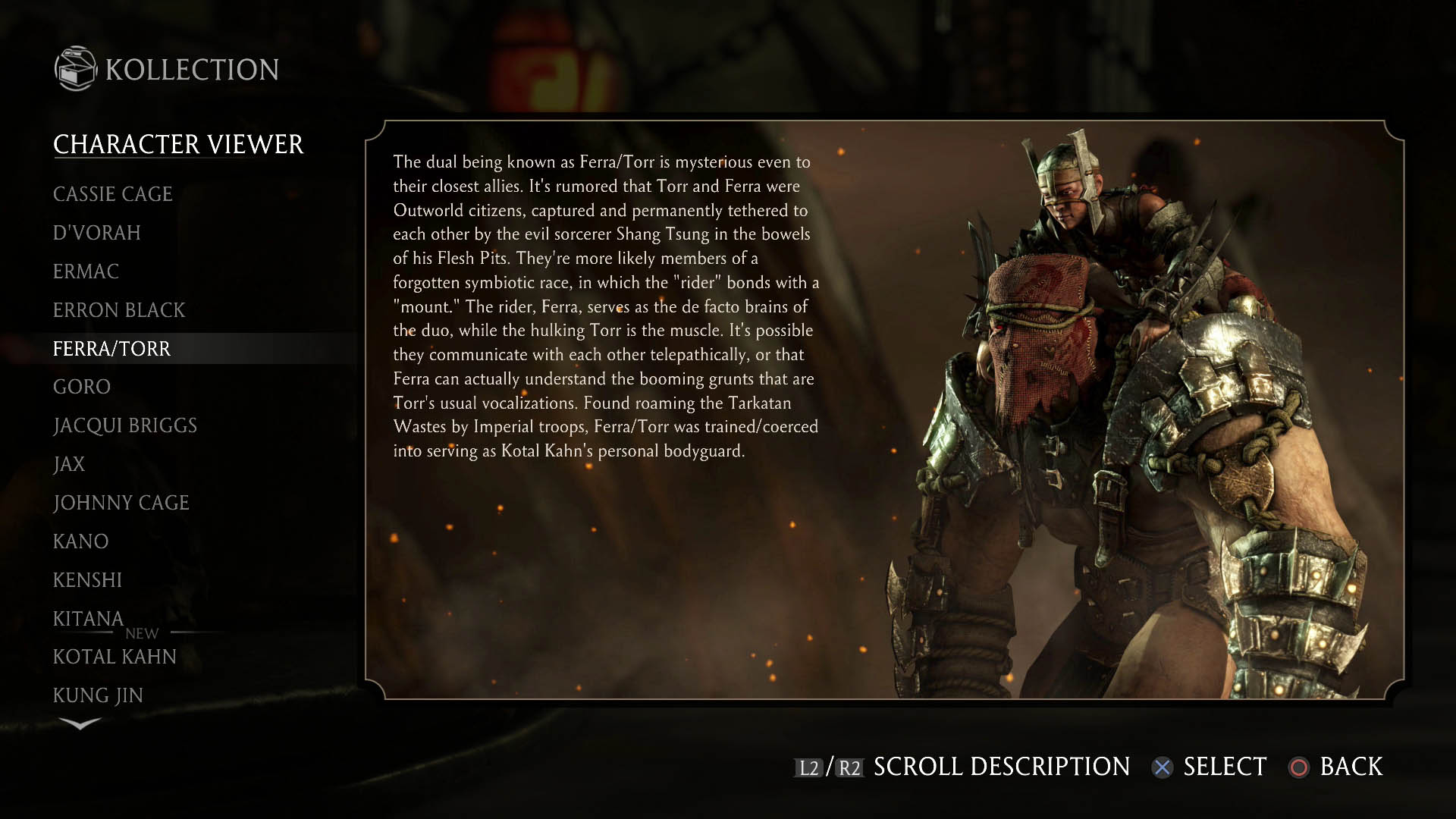
Task: Choose D'Vorah from the character viewer
Action: pos(97,233)
